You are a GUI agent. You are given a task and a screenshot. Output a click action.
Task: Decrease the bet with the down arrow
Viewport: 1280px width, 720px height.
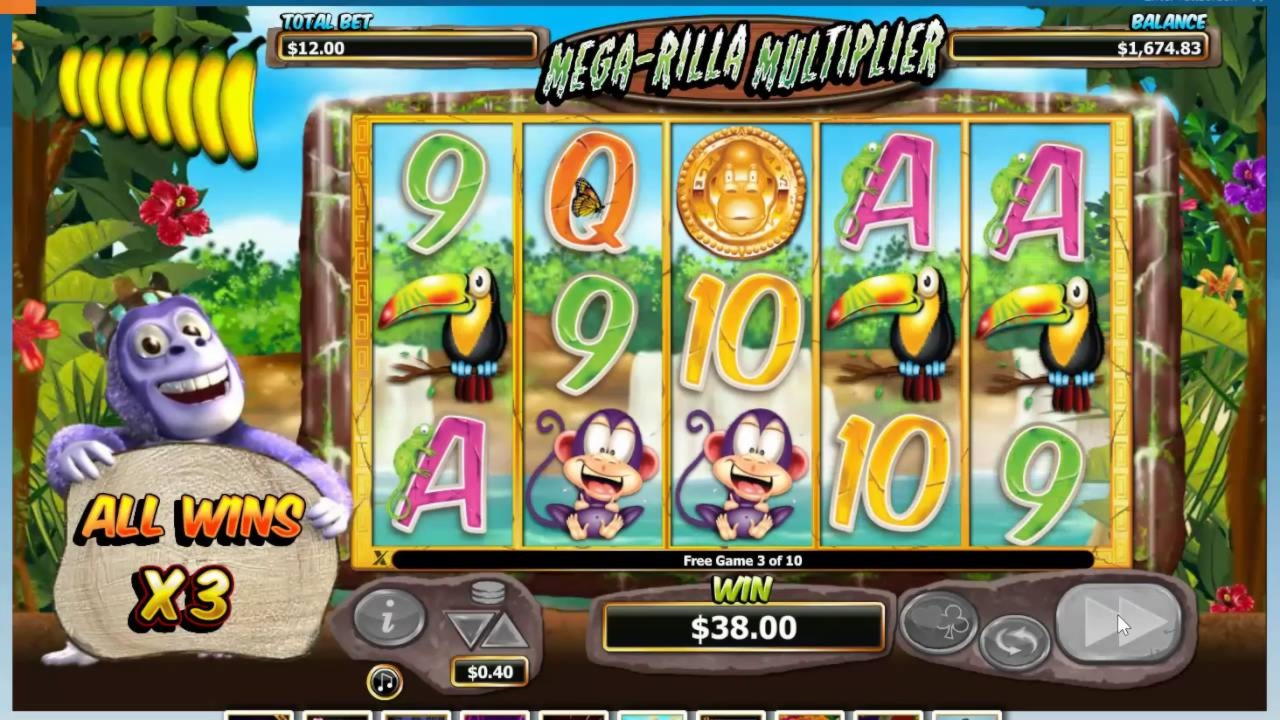coord(467,630)
